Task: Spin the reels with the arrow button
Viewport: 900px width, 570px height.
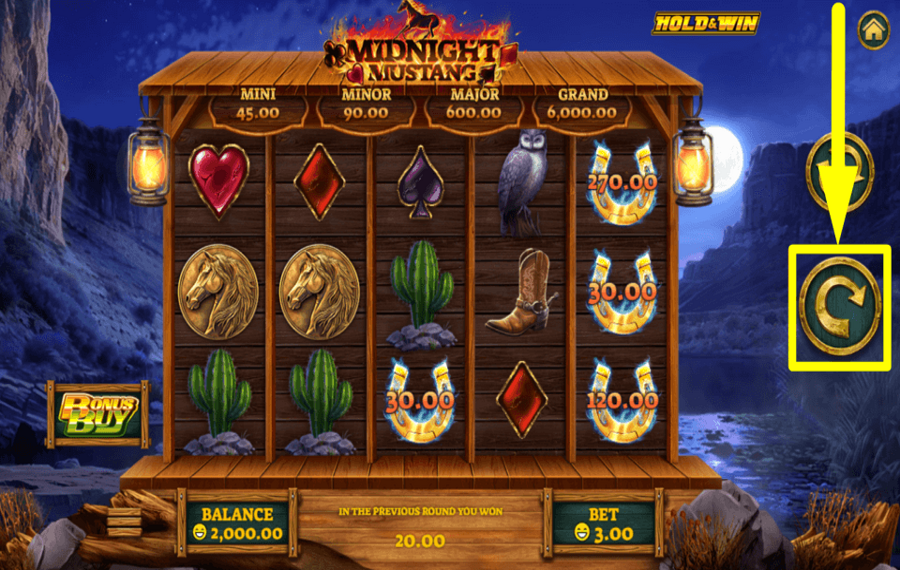Action: (839, 306)
